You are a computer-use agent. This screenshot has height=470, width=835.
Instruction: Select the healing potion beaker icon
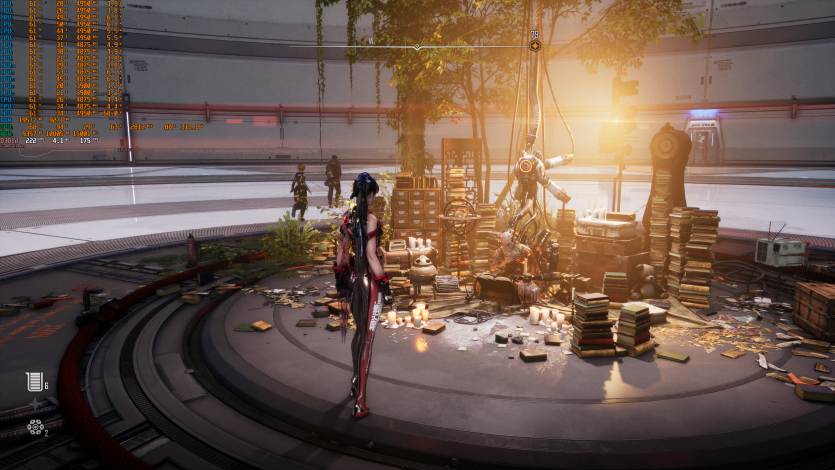point(33,380)
